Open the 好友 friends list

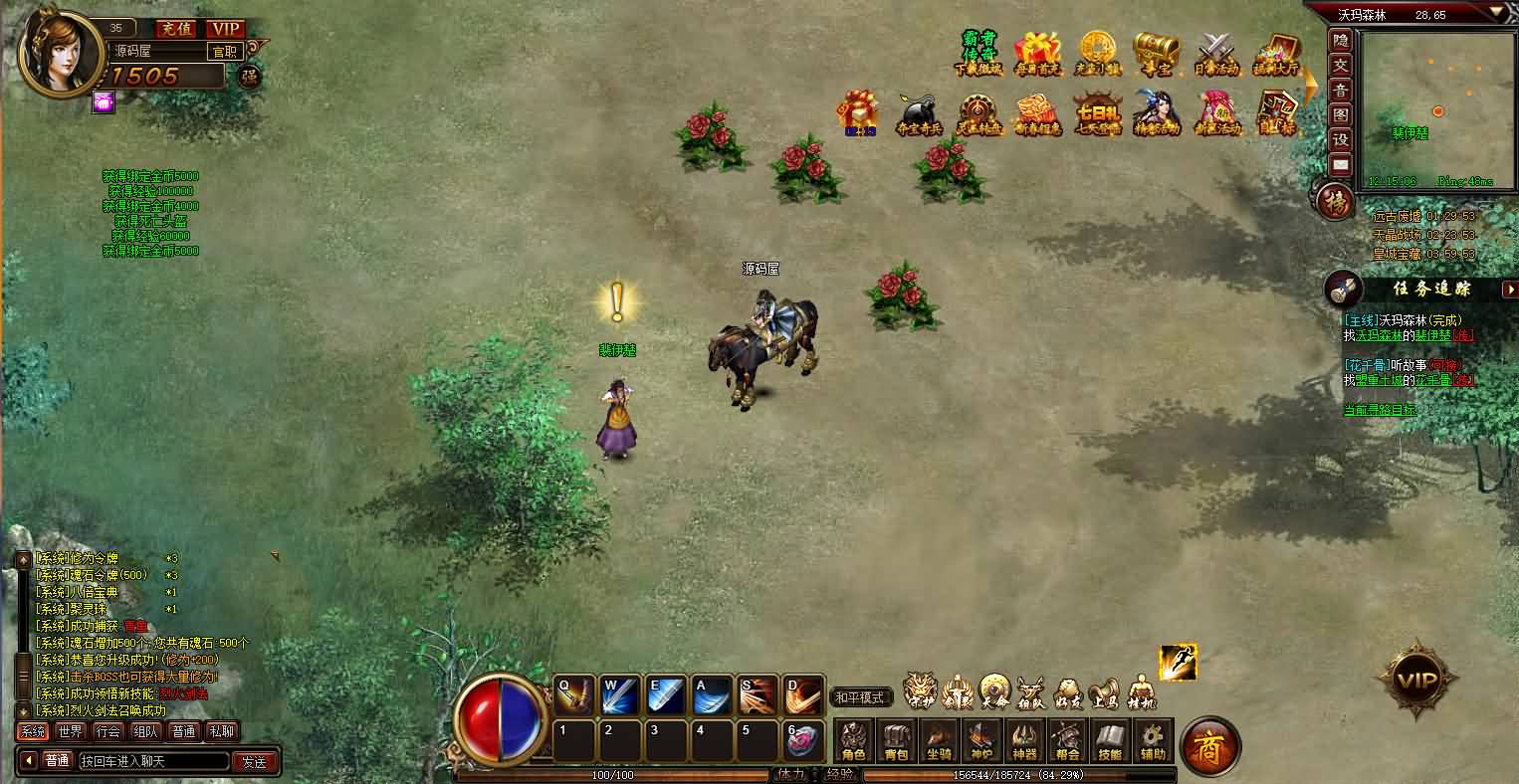pyautogui.click(x=1069, y=691)
